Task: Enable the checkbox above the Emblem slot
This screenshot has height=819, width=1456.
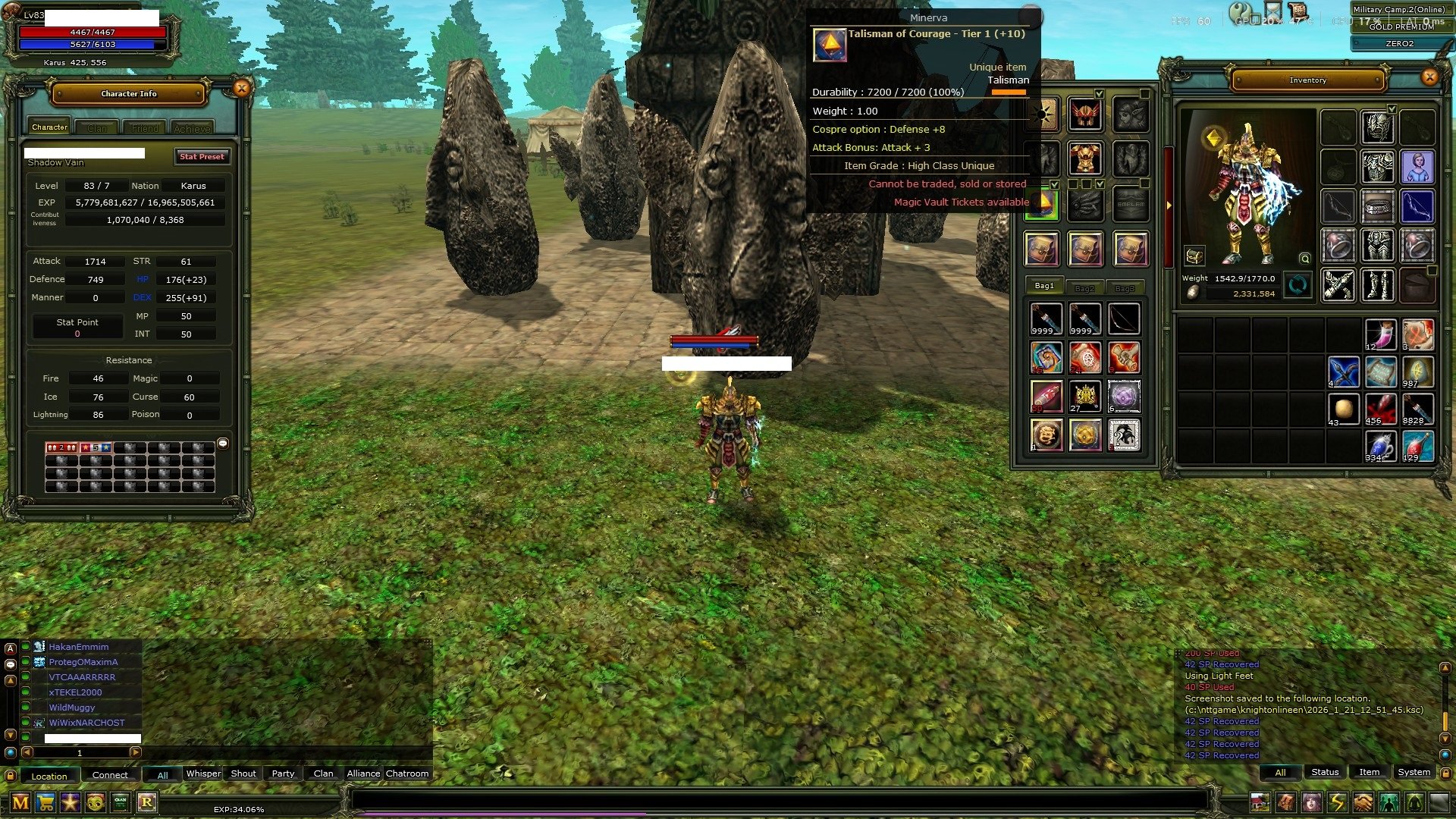Action: 1145,184
